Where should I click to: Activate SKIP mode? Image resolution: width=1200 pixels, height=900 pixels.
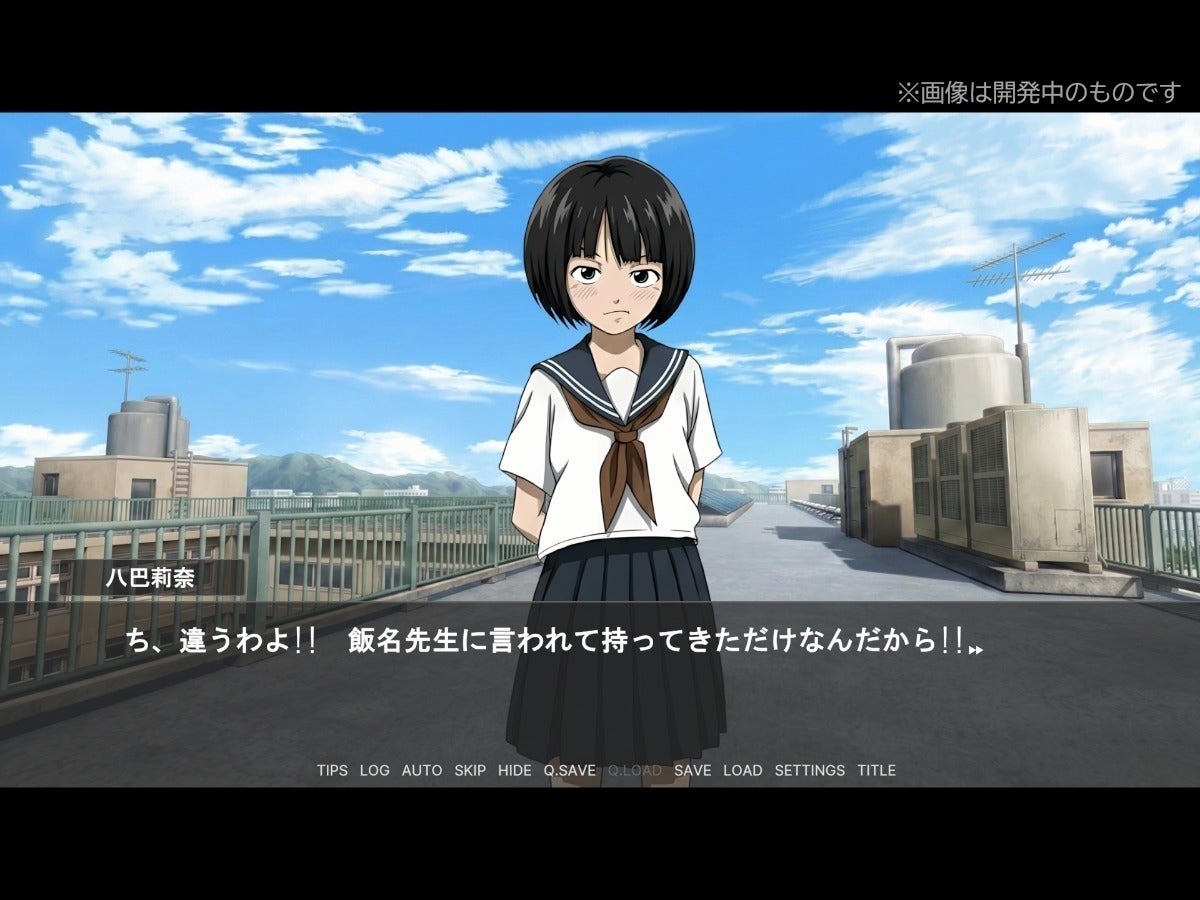pyautogui.click(x=470, y=770)
